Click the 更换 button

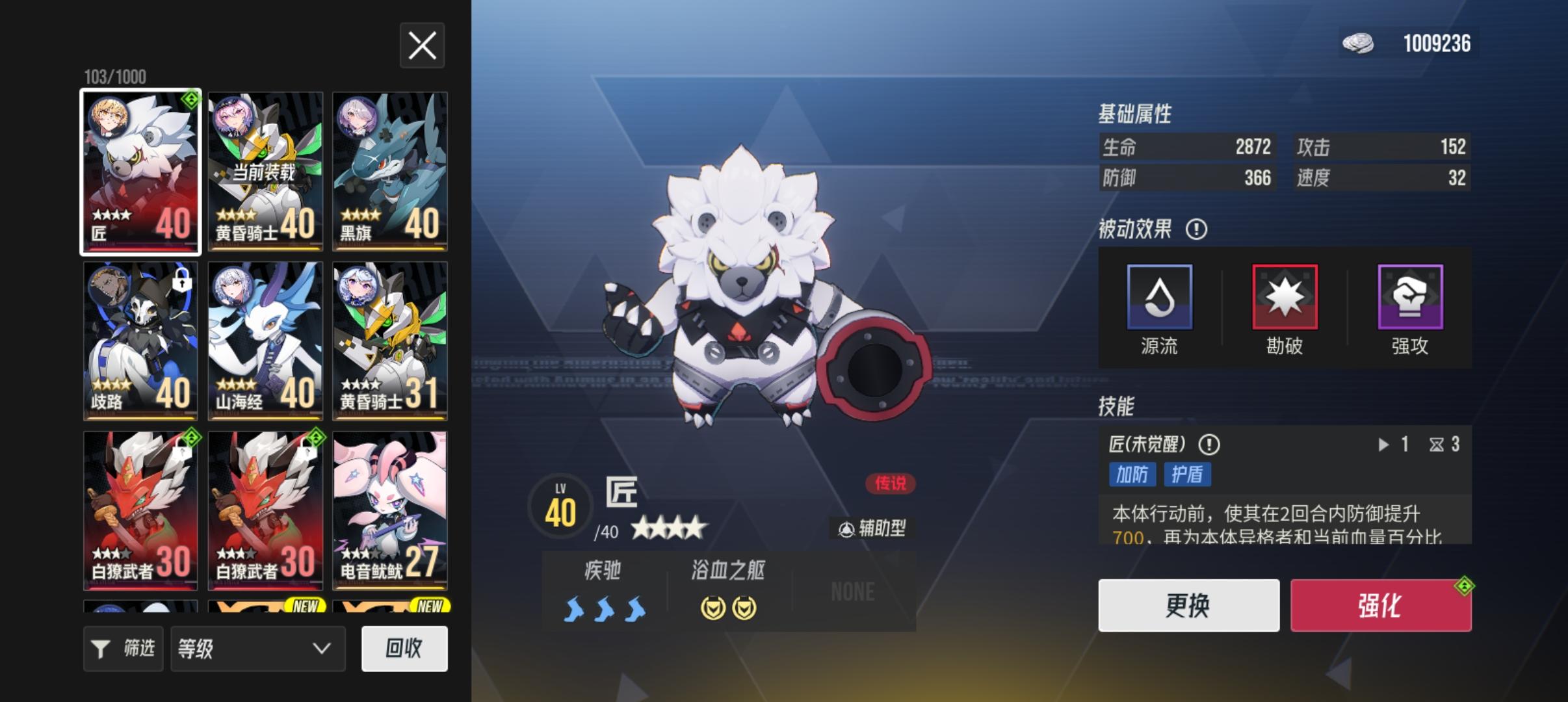[x=1188, y=605]
